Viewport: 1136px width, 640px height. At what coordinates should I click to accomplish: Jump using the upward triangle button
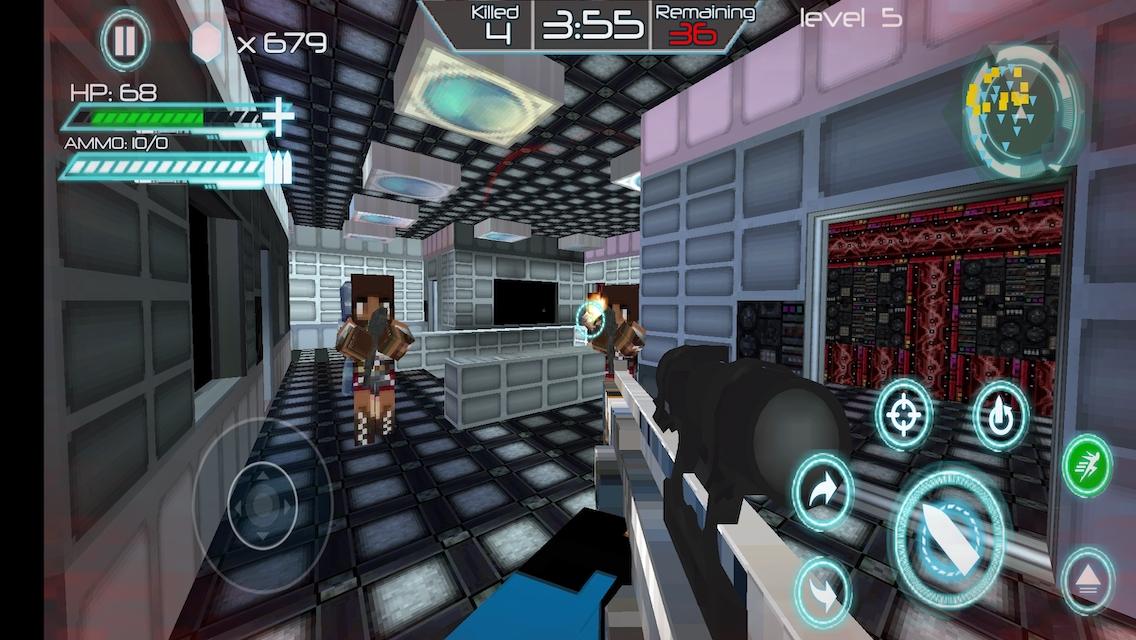[x=1087, y=580]
